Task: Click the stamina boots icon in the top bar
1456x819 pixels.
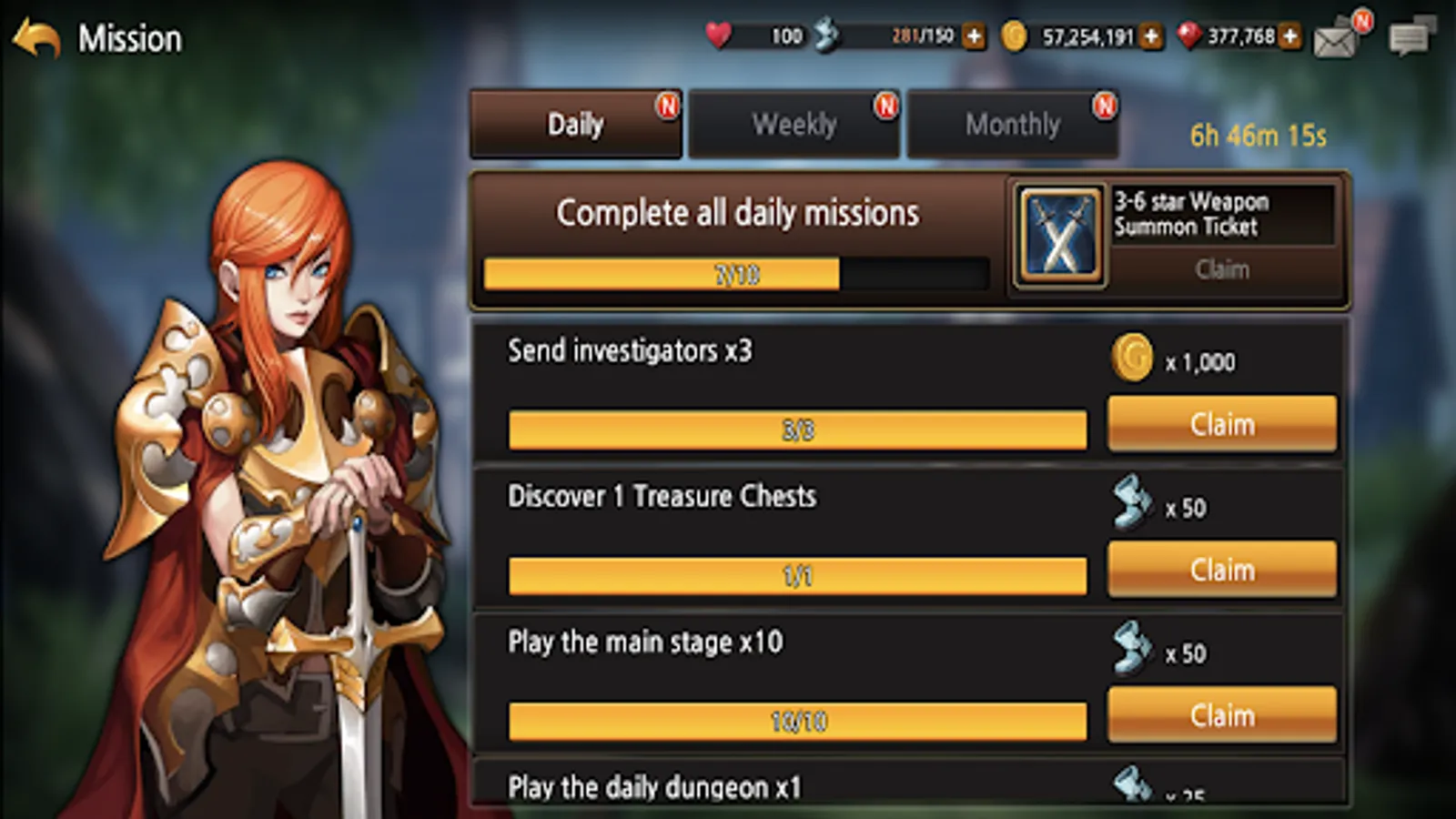Action: pos(826,35)
